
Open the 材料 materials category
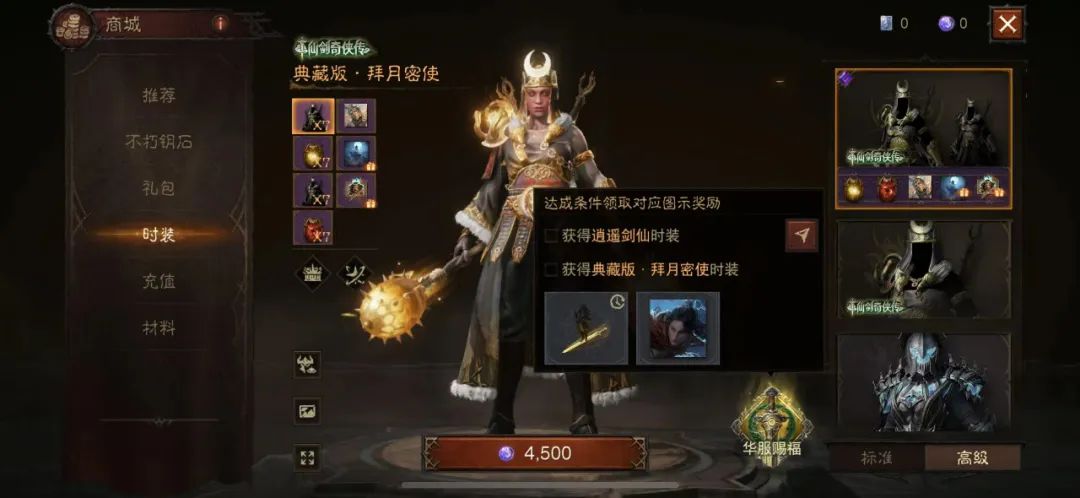coord(158,327)
